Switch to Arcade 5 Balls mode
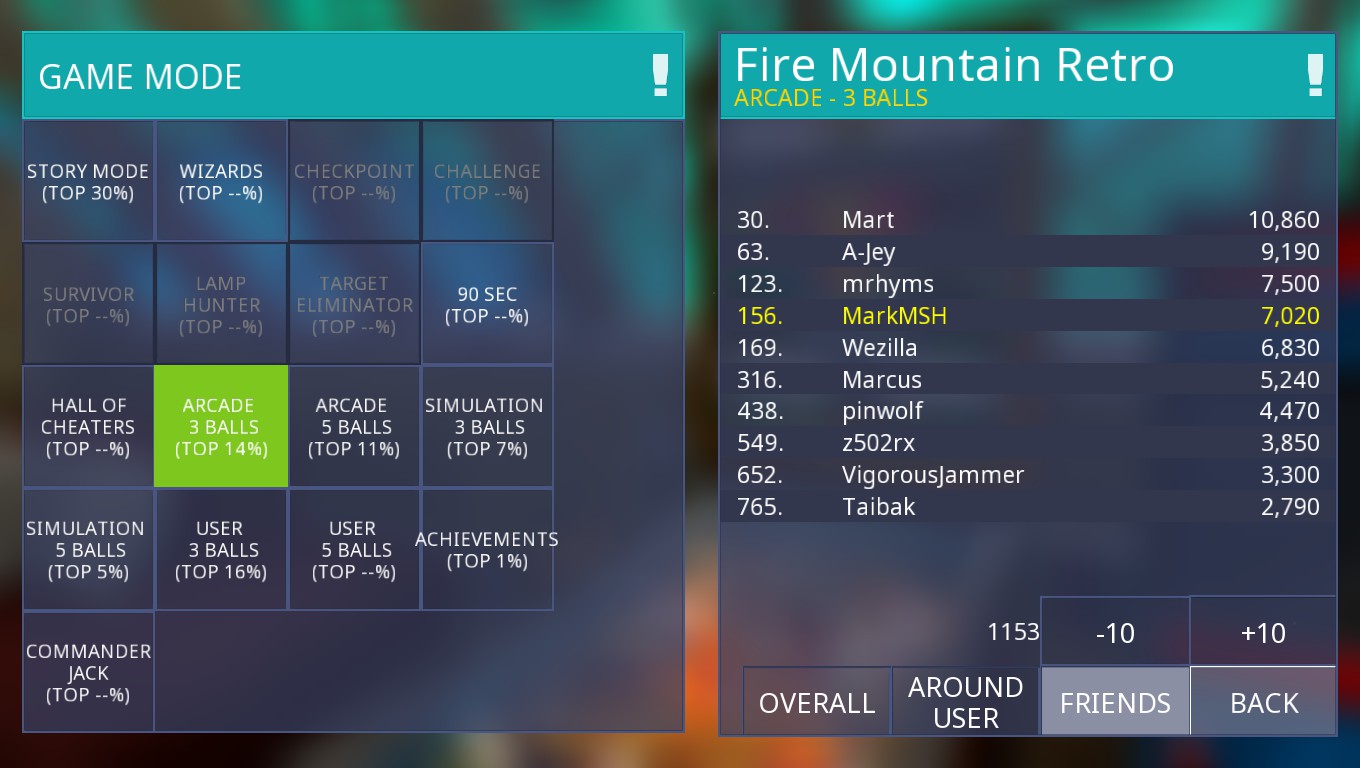The height and width of the screenshot is (768, 1360). 354,427
